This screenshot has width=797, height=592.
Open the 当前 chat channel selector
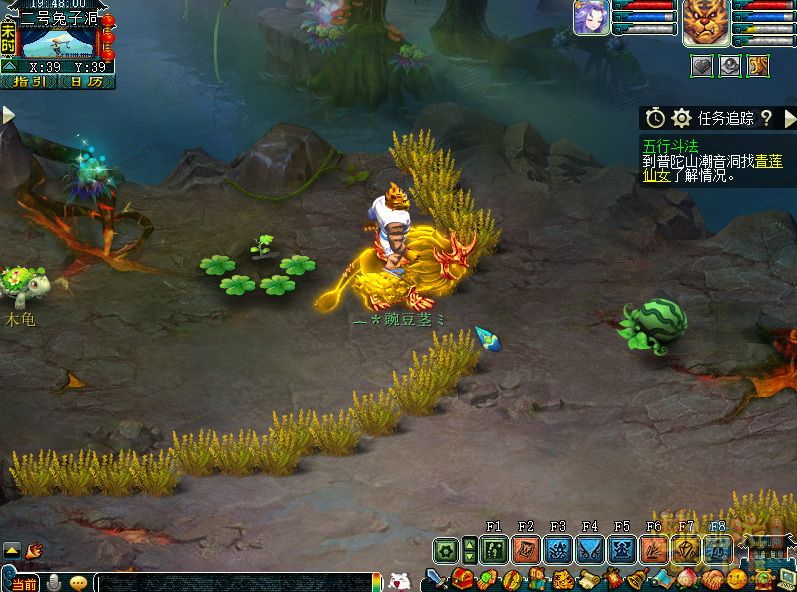tap(24, 583)
